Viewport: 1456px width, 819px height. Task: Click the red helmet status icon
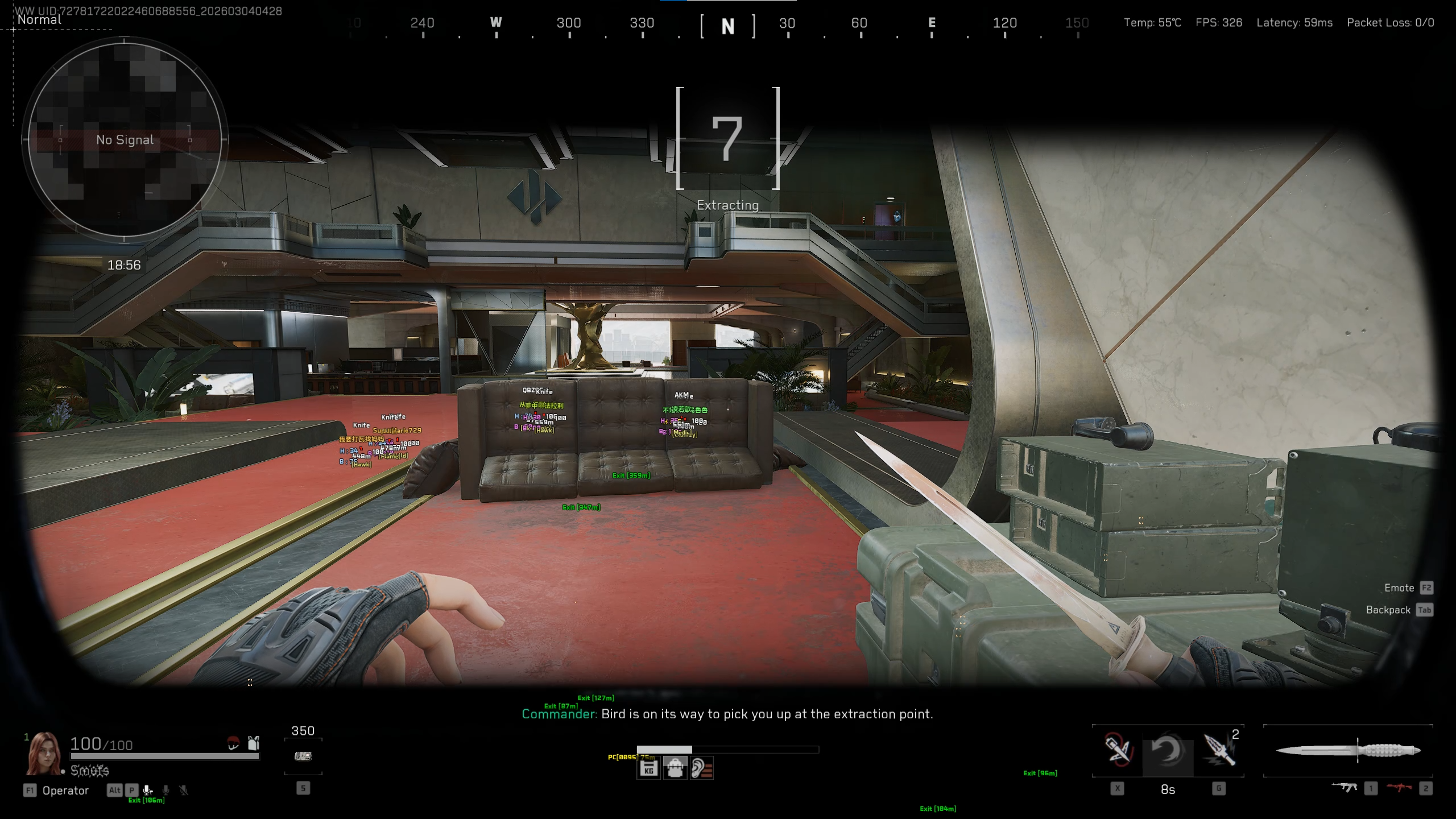pyautogui.click(x=233, y=743)
